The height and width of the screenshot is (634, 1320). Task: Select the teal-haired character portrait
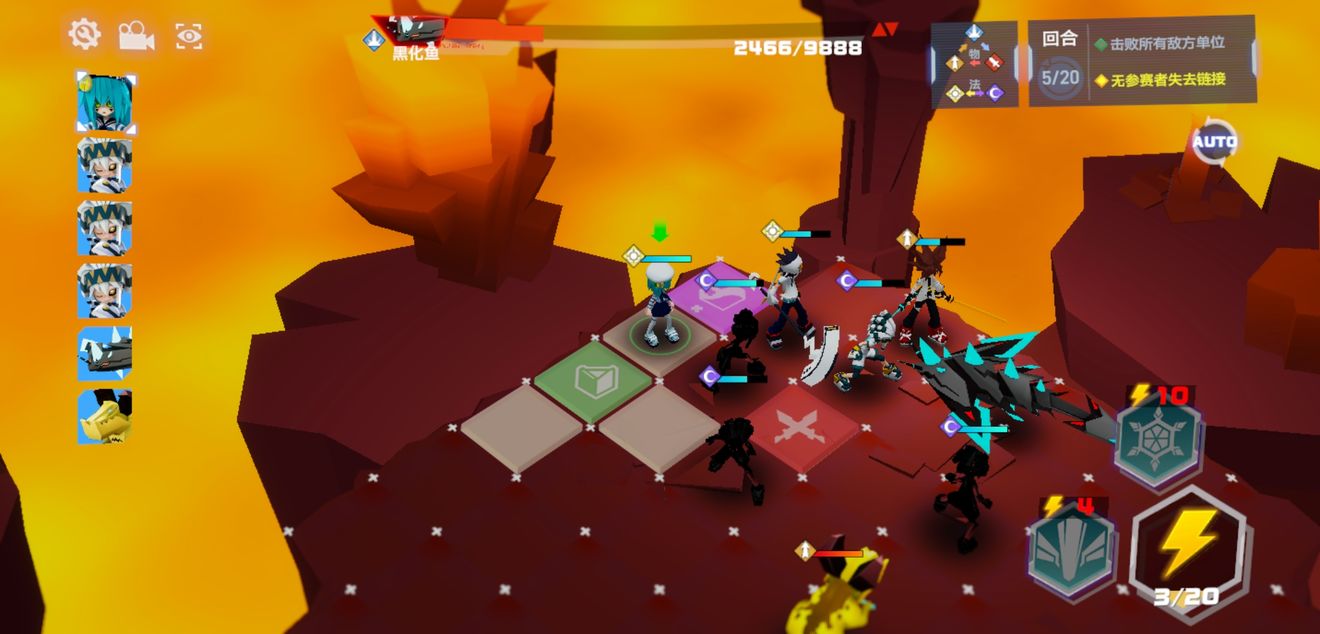click(x=105, y=102)
